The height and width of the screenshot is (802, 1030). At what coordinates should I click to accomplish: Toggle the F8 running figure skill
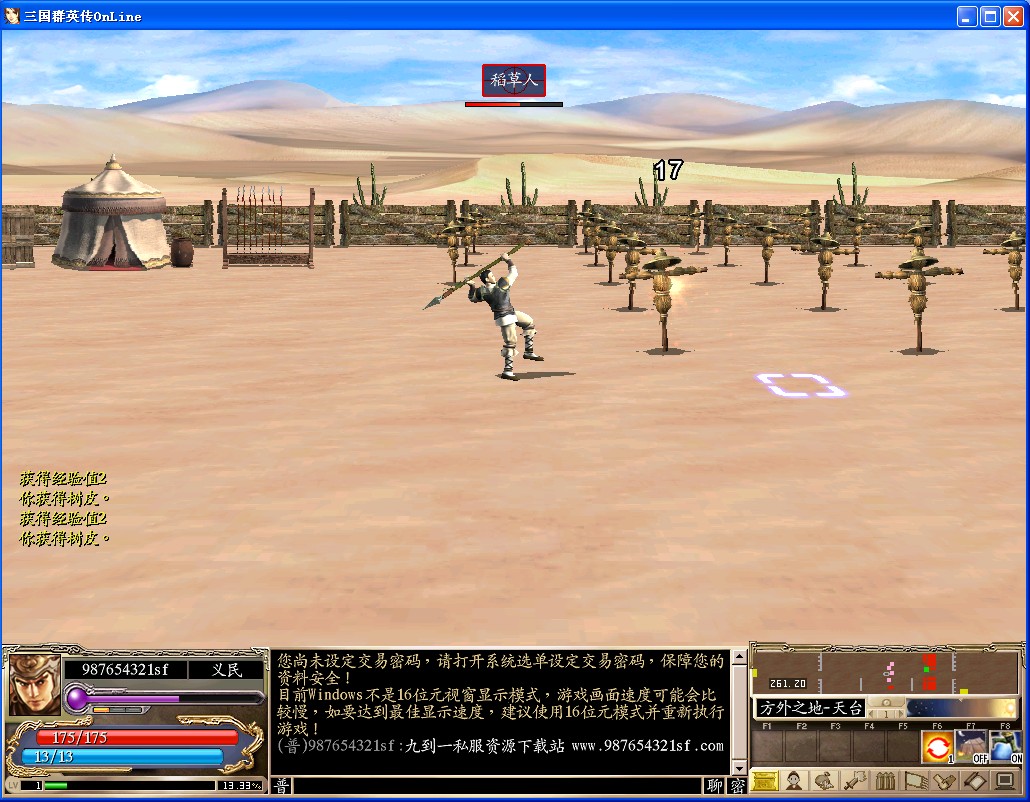click(1005, 747)
